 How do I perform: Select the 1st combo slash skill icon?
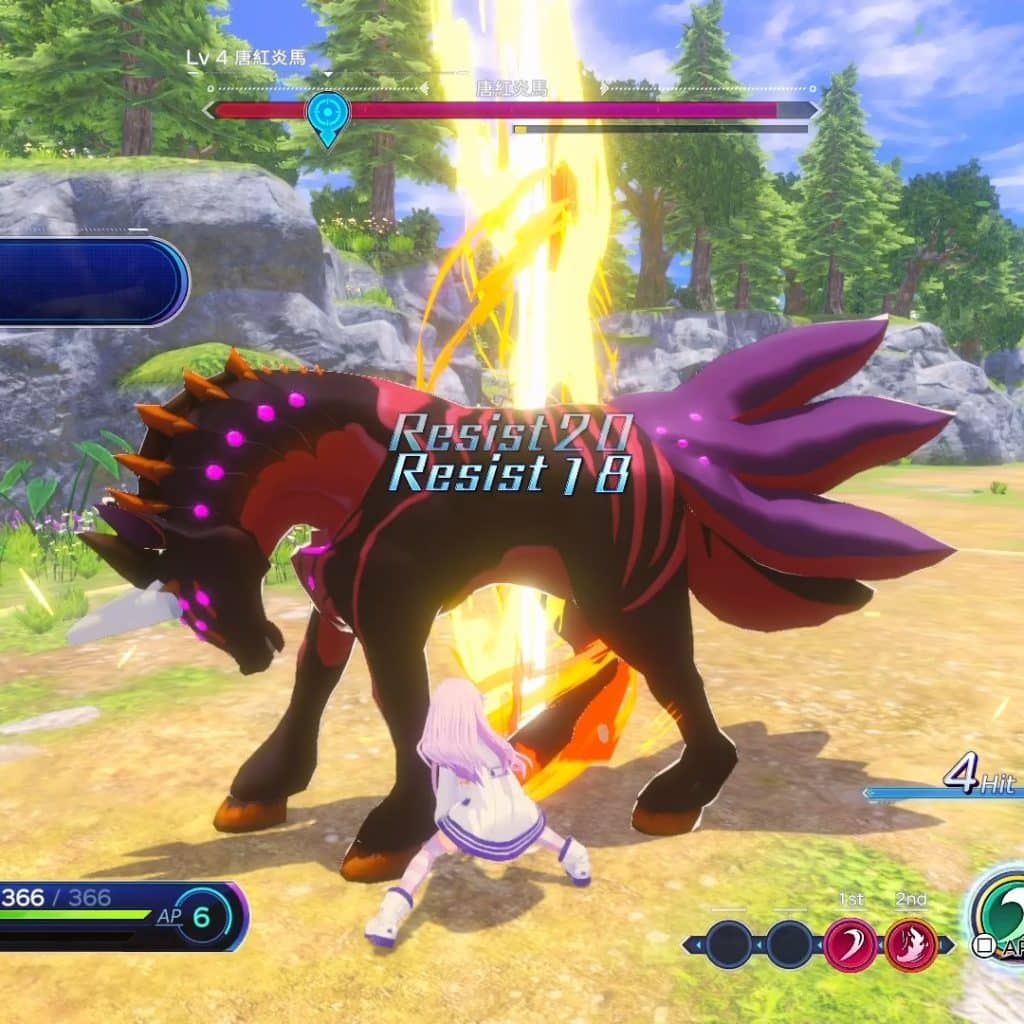tap(850, 945)
